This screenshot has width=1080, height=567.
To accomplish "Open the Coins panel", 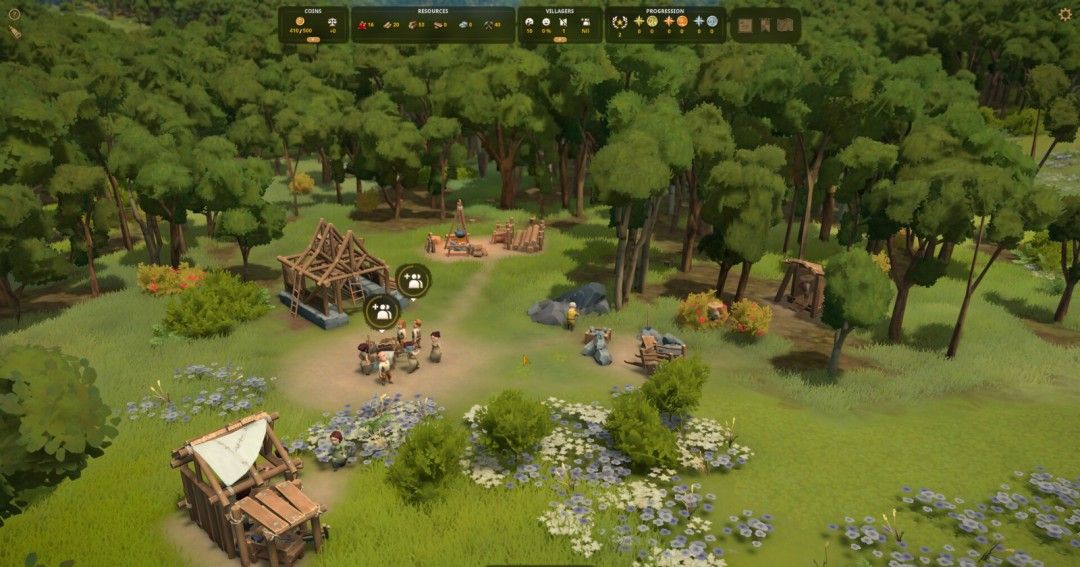I will click(313, 11).
